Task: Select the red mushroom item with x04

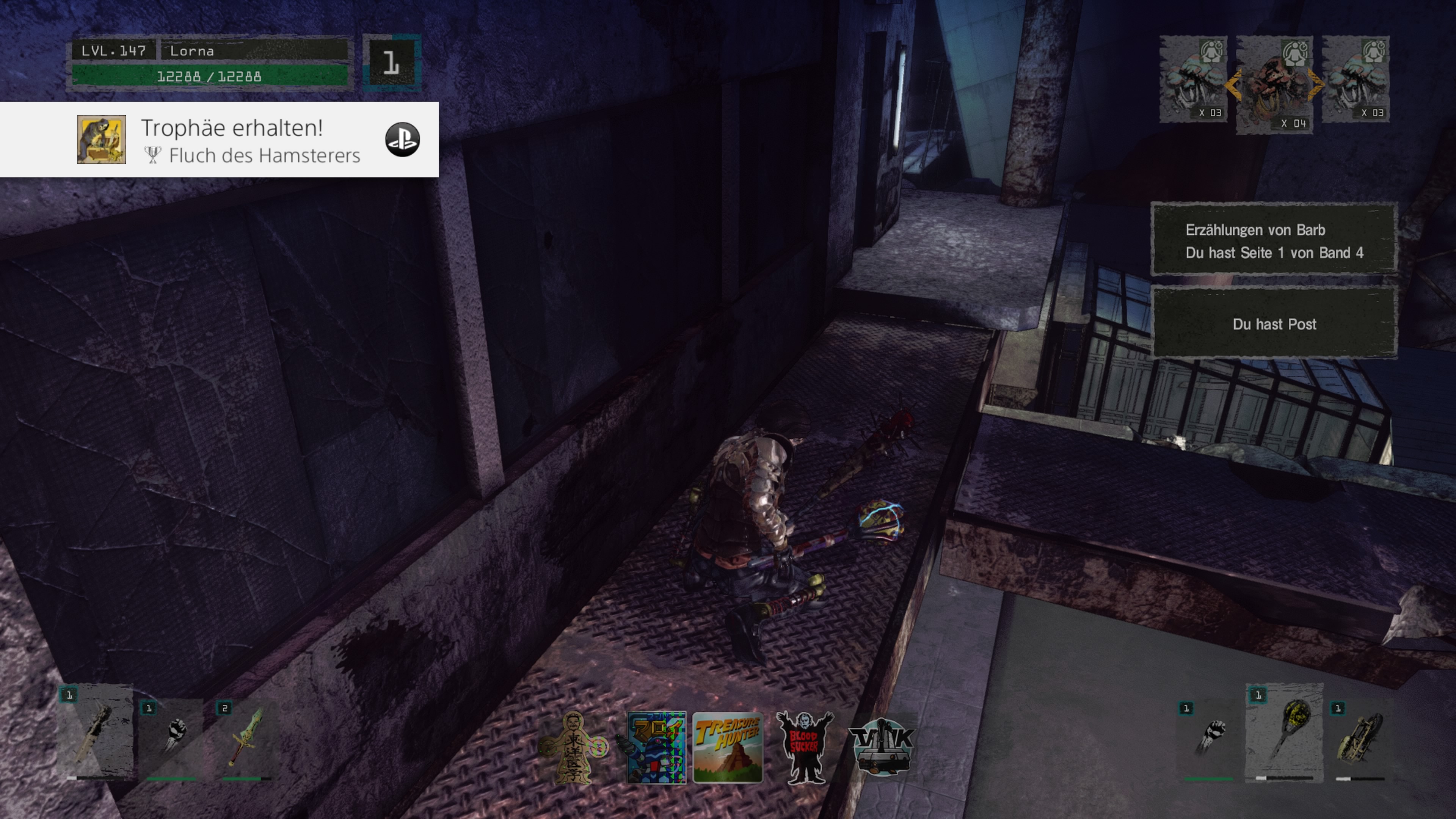Action: point(1274,85)
